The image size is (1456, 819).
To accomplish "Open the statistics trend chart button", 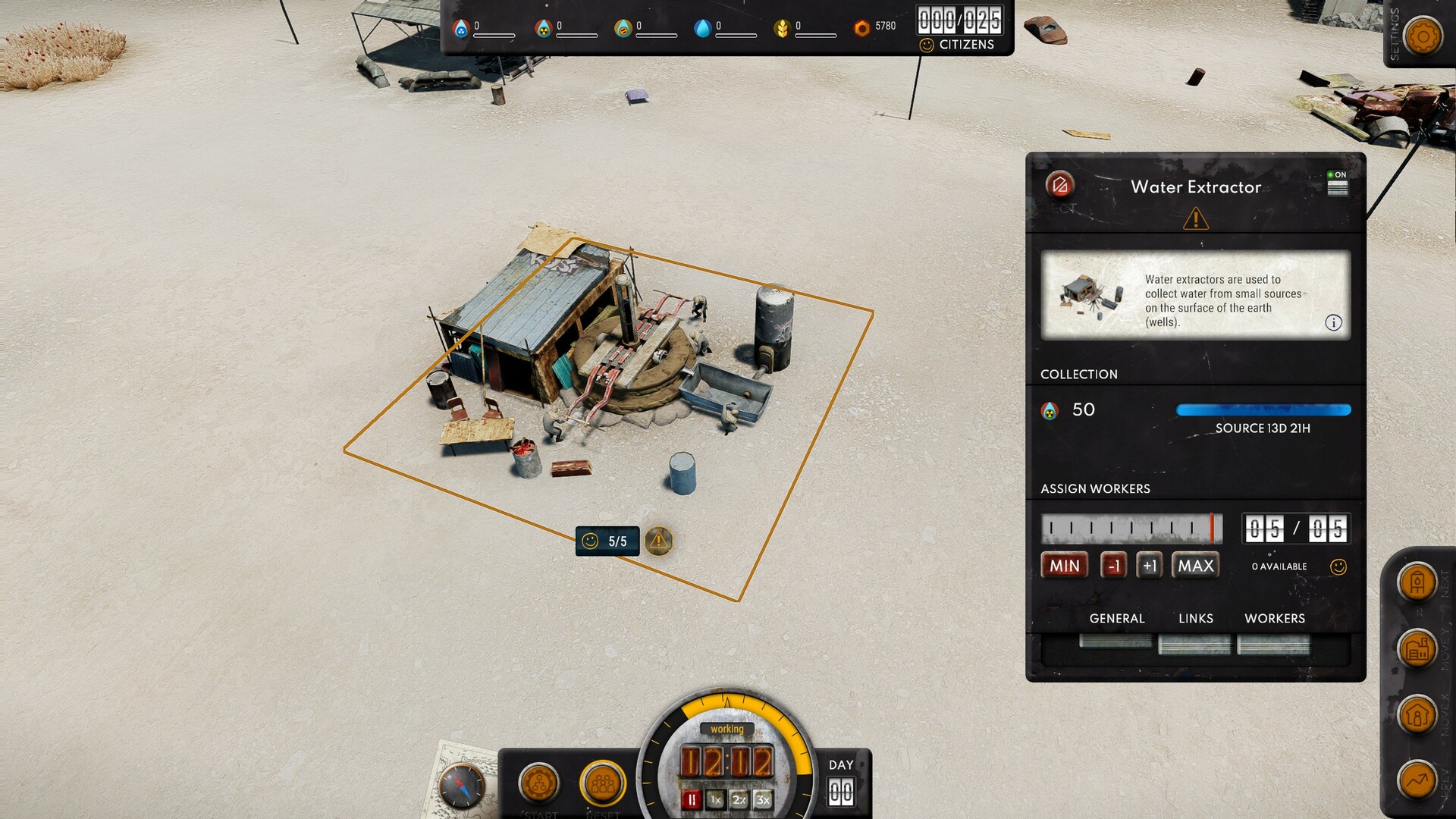I will click(x=1417, y=780).
